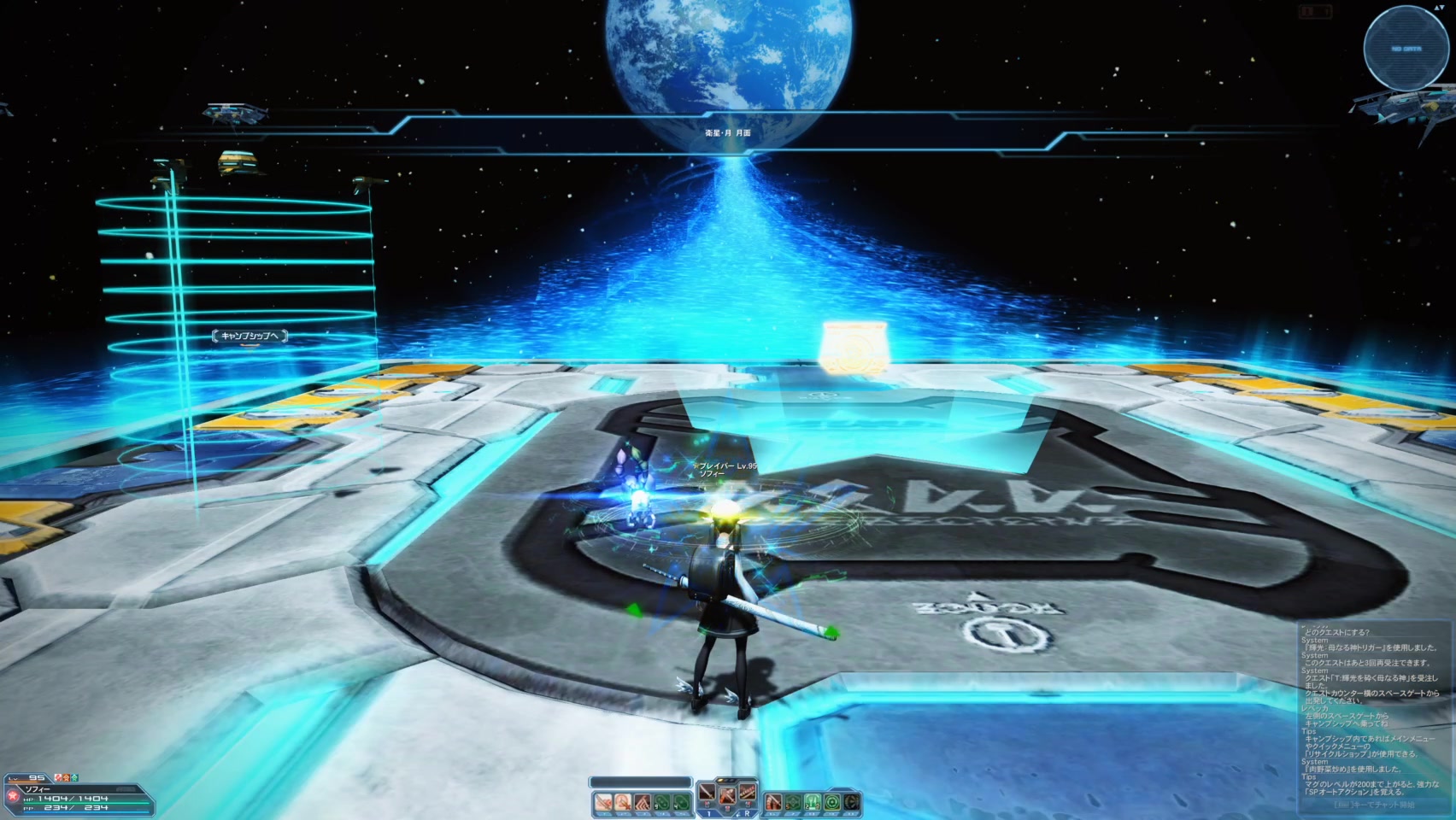
Task: Inspect the red buff status icon
Action: [59, 777]
